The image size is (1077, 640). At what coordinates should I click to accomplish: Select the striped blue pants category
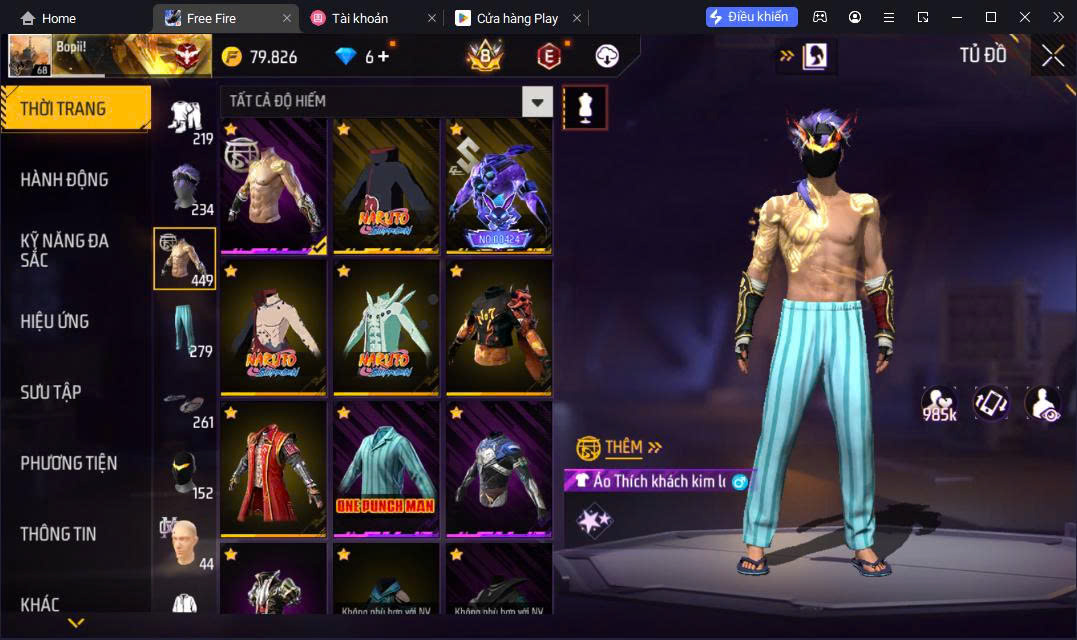click(x=186, y=330)
